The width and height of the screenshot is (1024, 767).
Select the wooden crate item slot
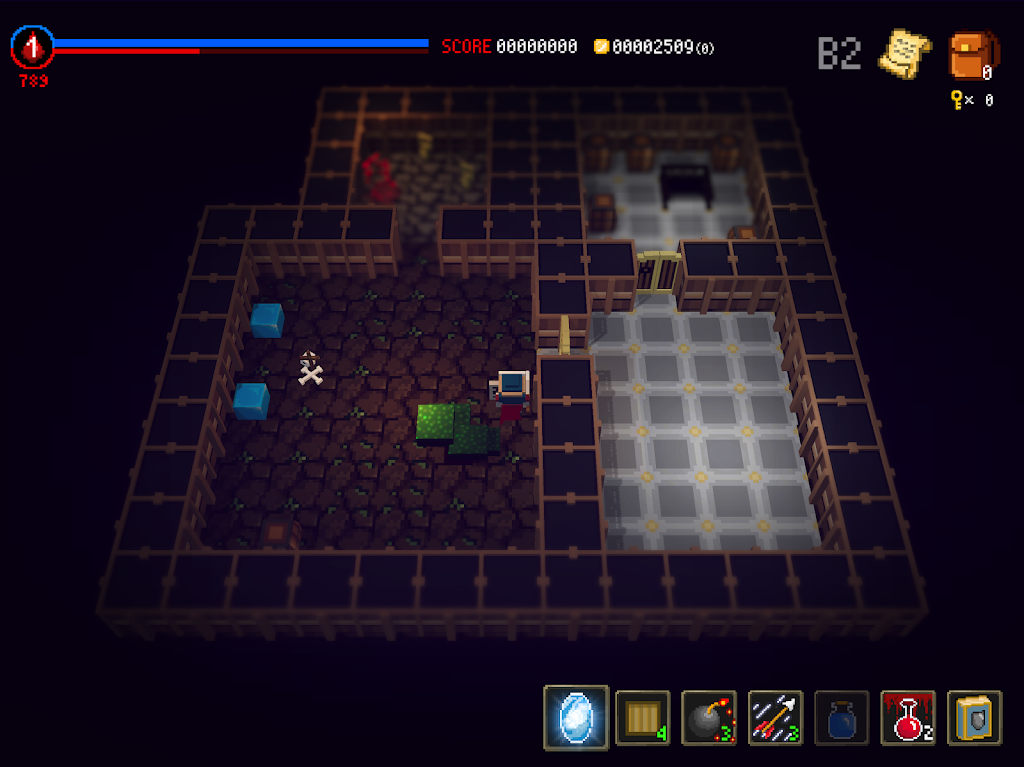point(642,717)
